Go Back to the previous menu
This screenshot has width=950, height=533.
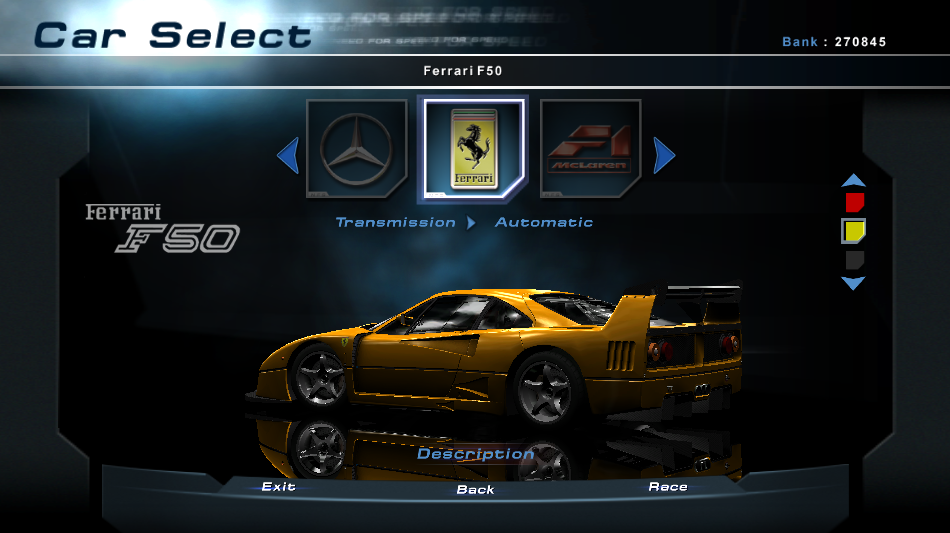[475, 489]
